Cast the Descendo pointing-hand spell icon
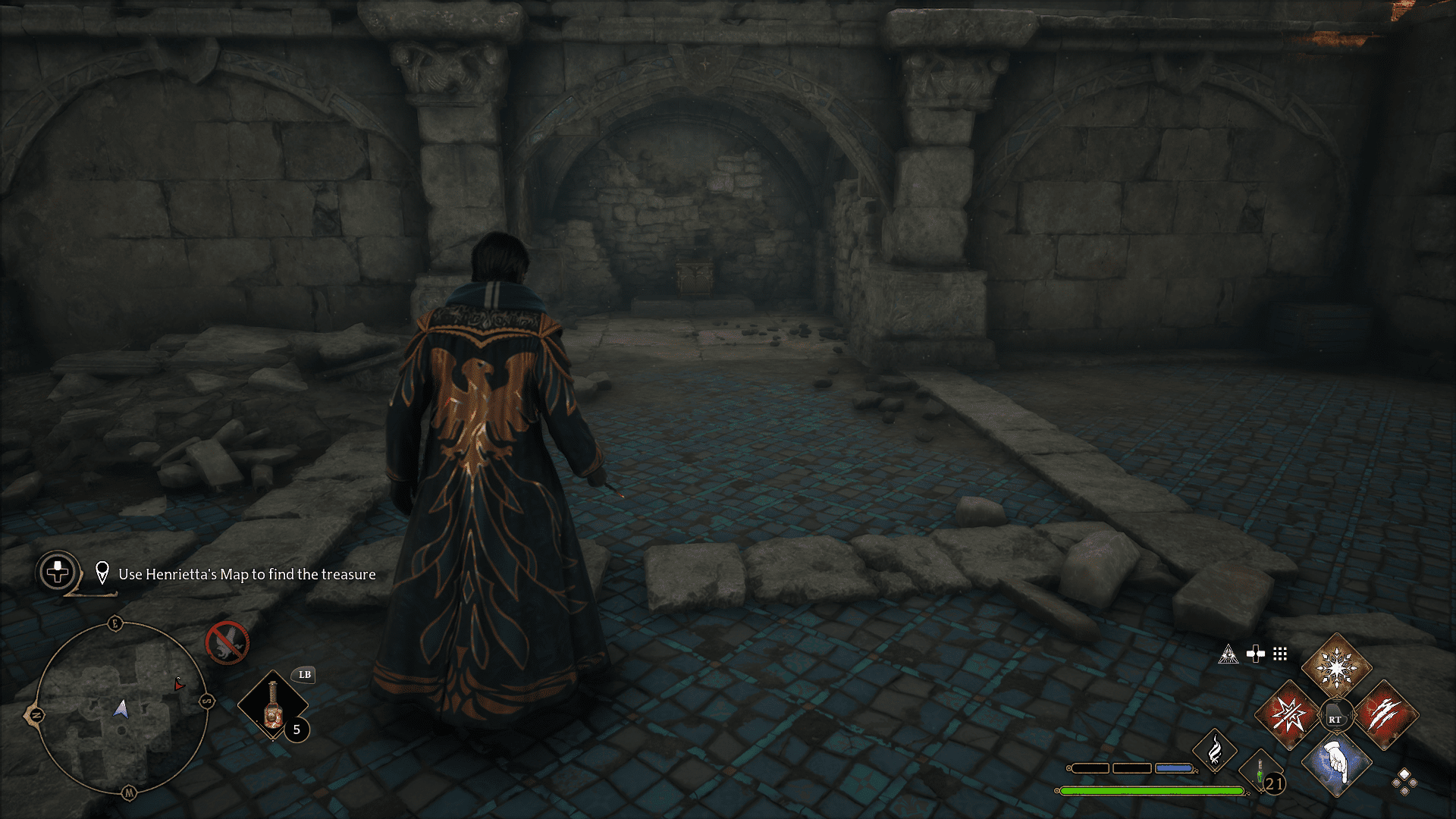Screen dimensions: 1456x819 (x=1336, y=766)
